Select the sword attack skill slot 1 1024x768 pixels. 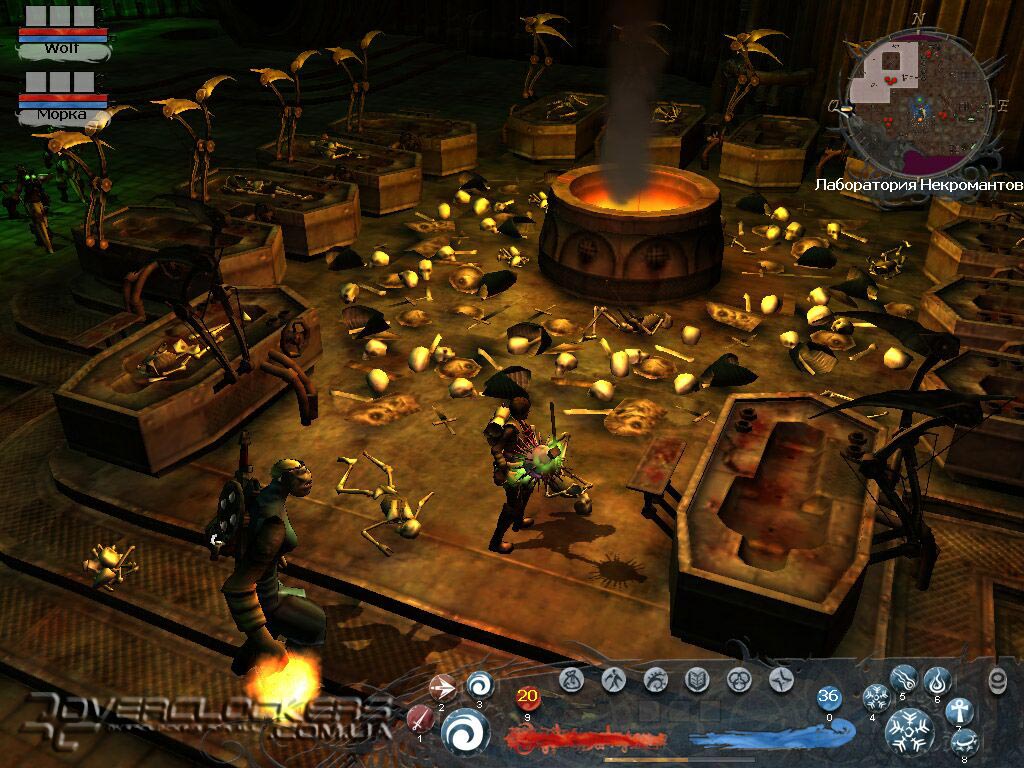pos(420,718)
